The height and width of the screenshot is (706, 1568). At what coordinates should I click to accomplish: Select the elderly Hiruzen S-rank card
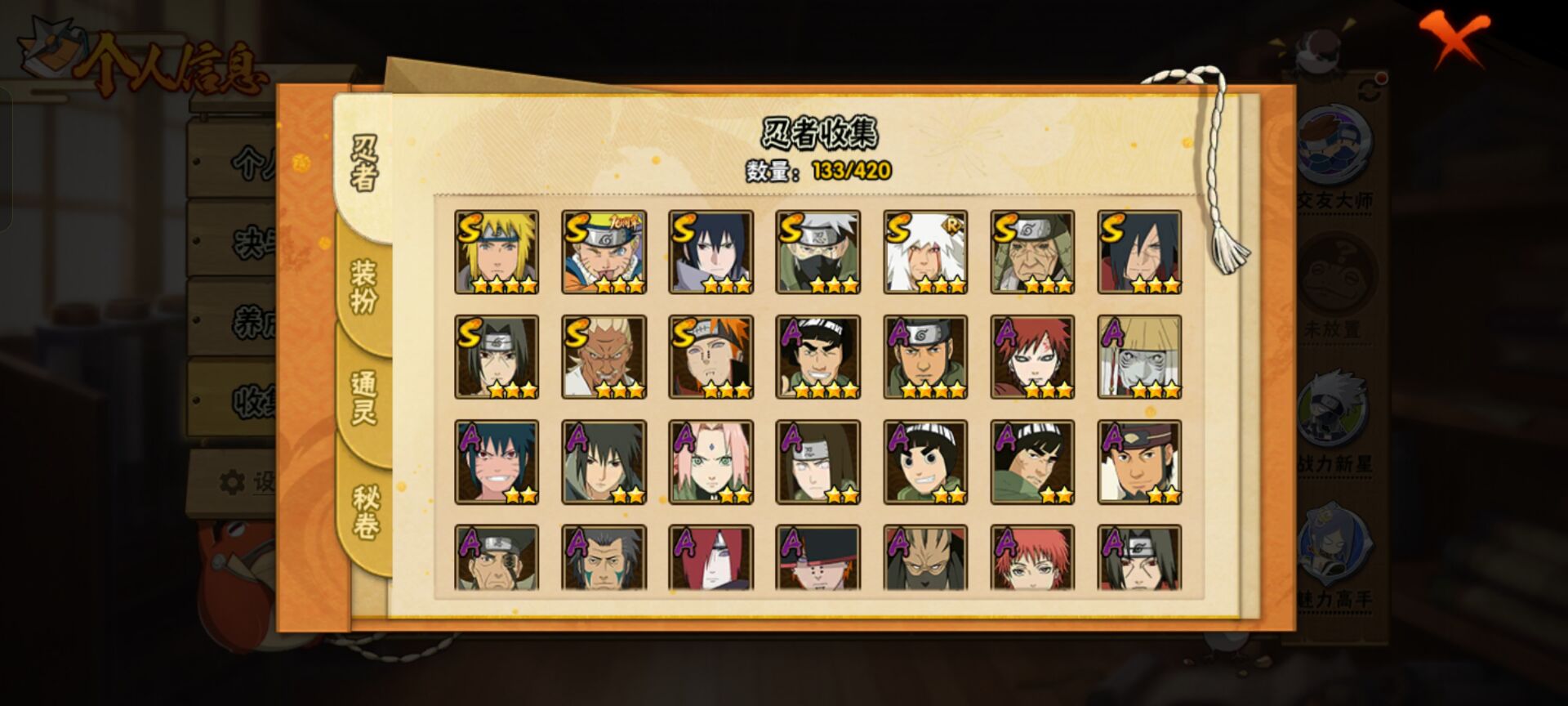tap(1032, 252)
